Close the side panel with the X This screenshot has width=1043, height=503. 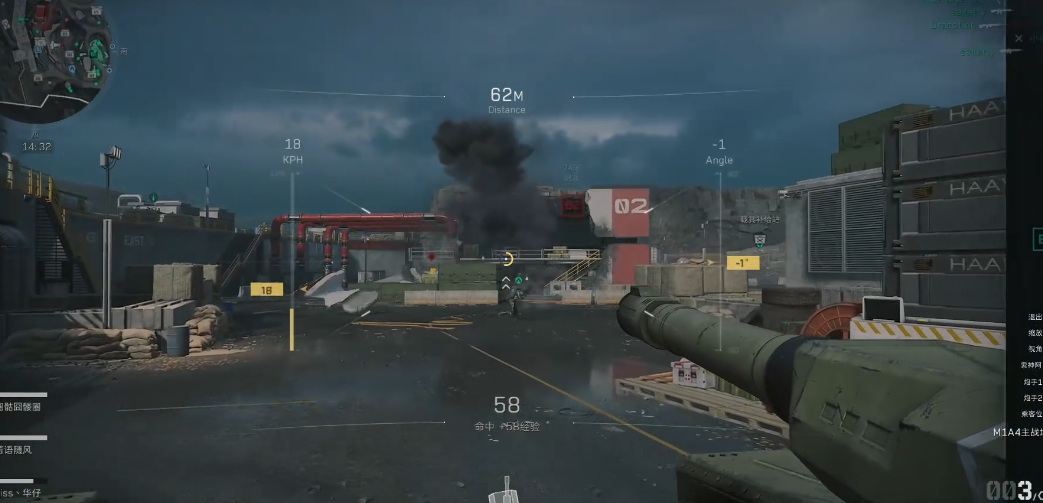click(x=1019, y=39)
